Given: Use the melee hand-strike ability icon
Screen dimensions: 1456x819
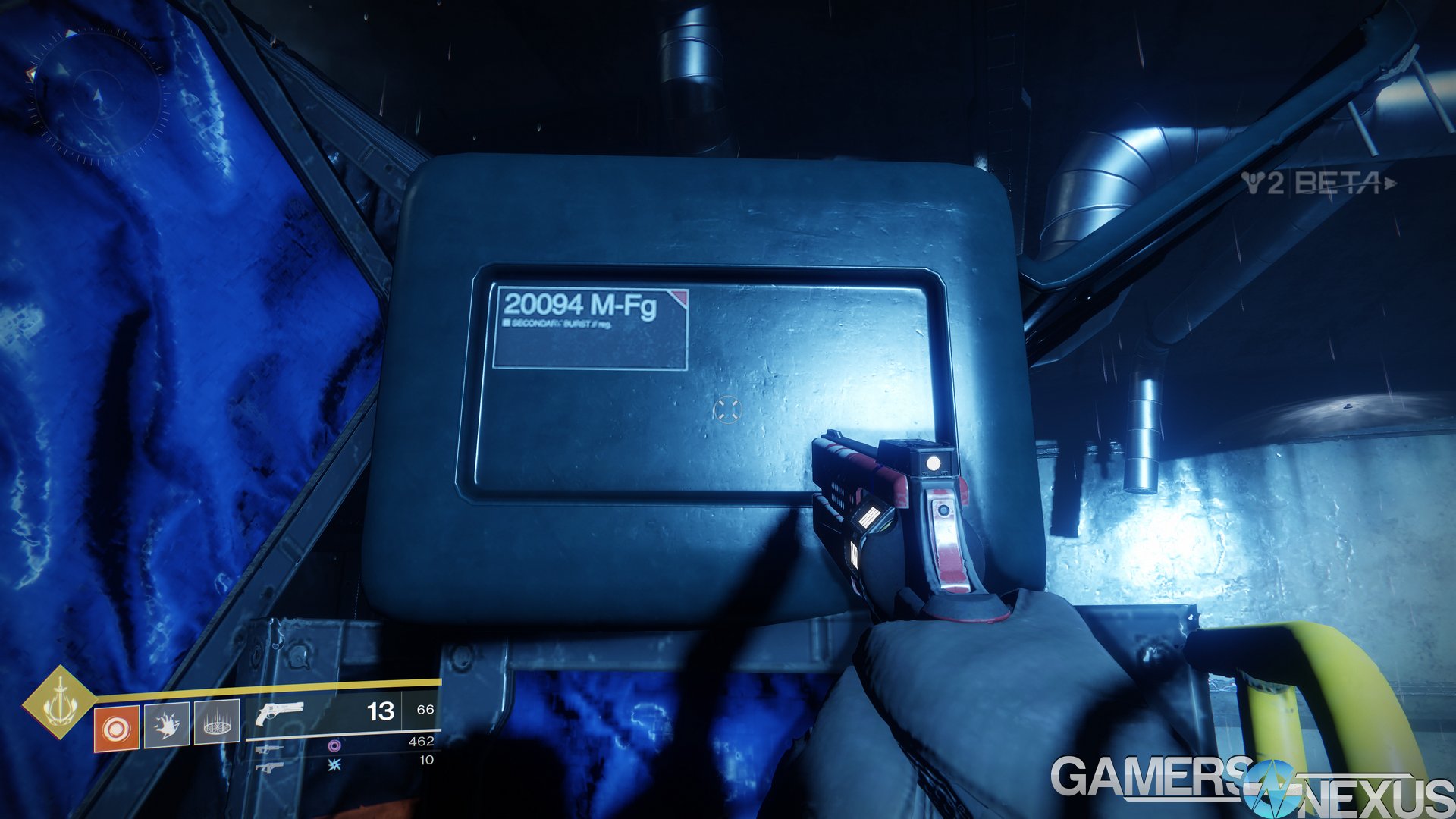Looking at the screenshot, I should [x=167, y=726].
